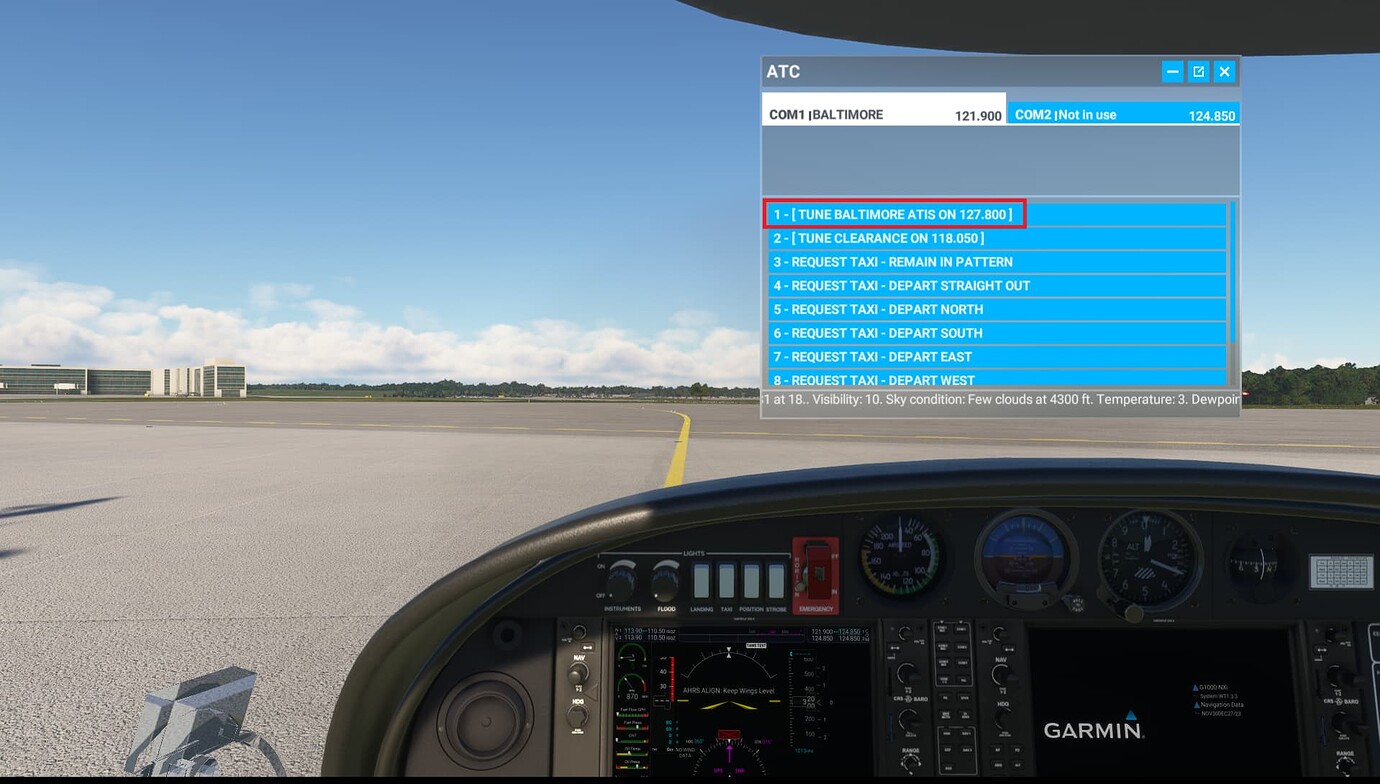
Task: Select the COM1 BALTIMORE tab
Action: [x=883, y=113]
